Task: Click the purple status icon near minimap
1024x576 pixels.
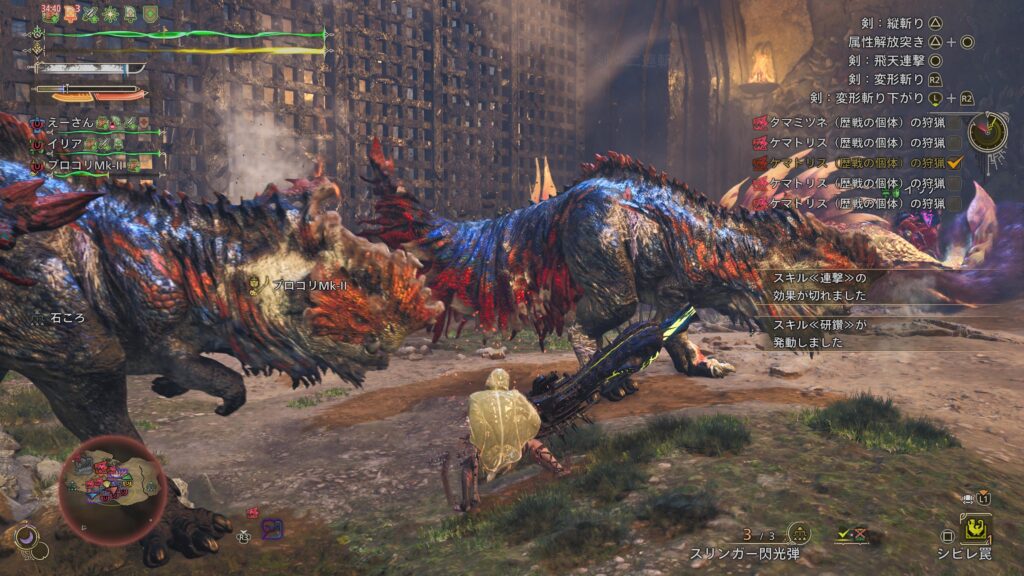Action: (x=271, y=528)
